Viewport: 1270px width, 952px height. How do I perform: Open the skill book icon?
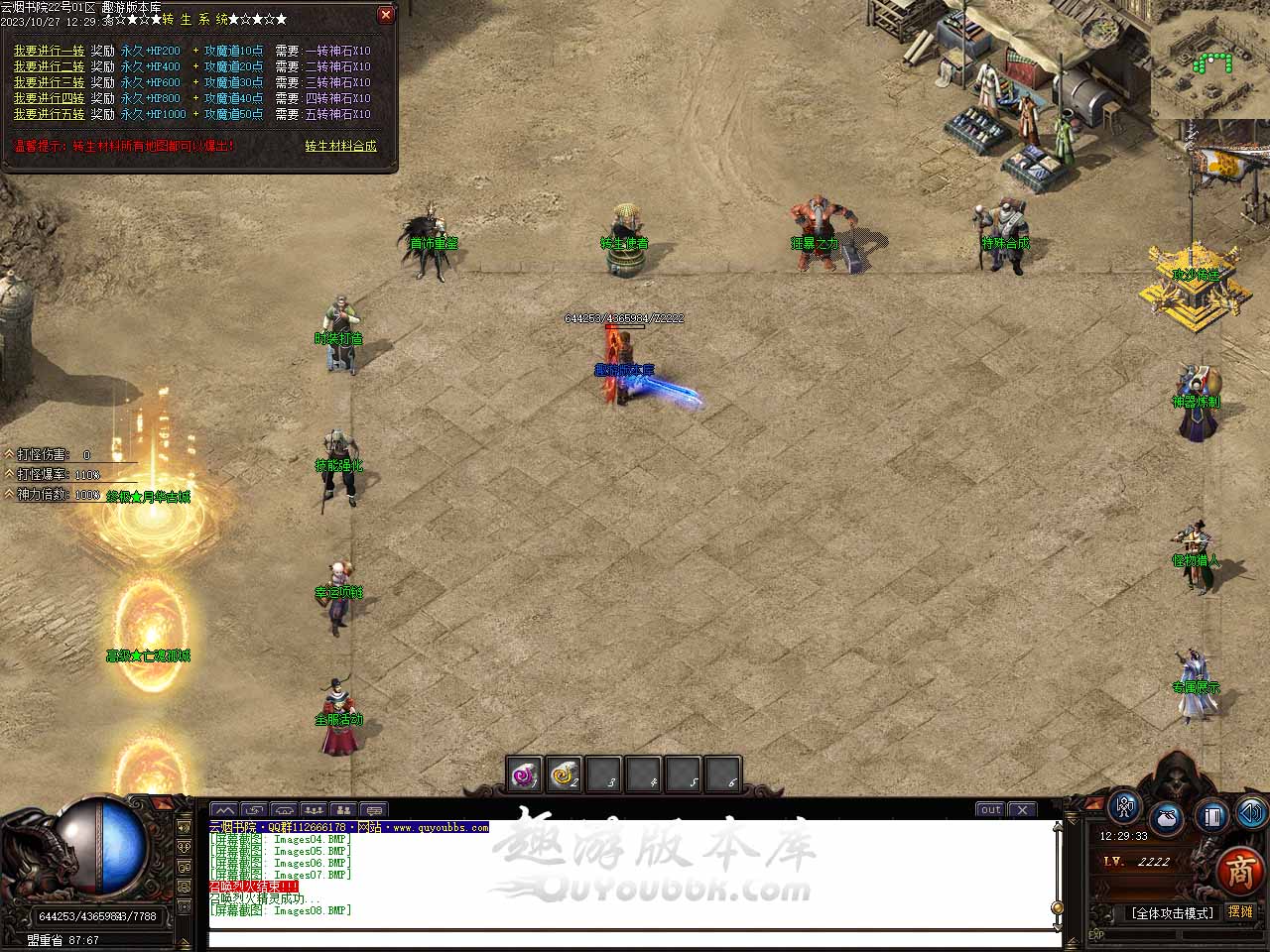pos(1211,817)
